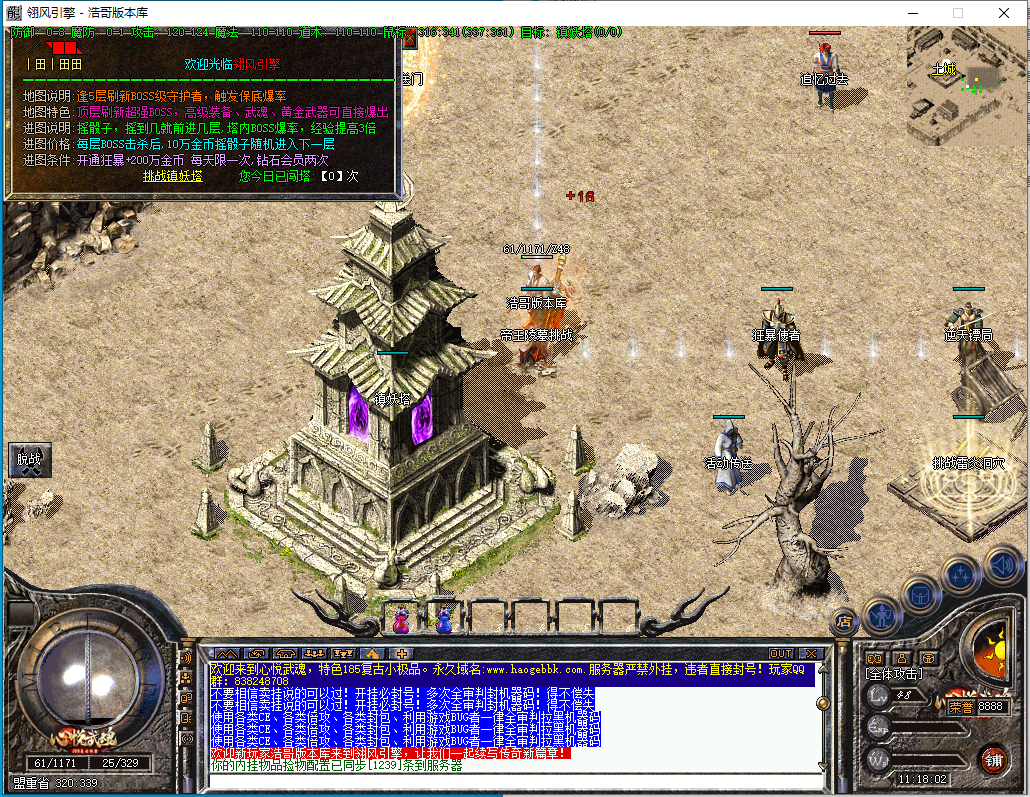Use the first red potion belt slot
The width and height of the screenshot is (1030, 797).
[x=401, y=620]
